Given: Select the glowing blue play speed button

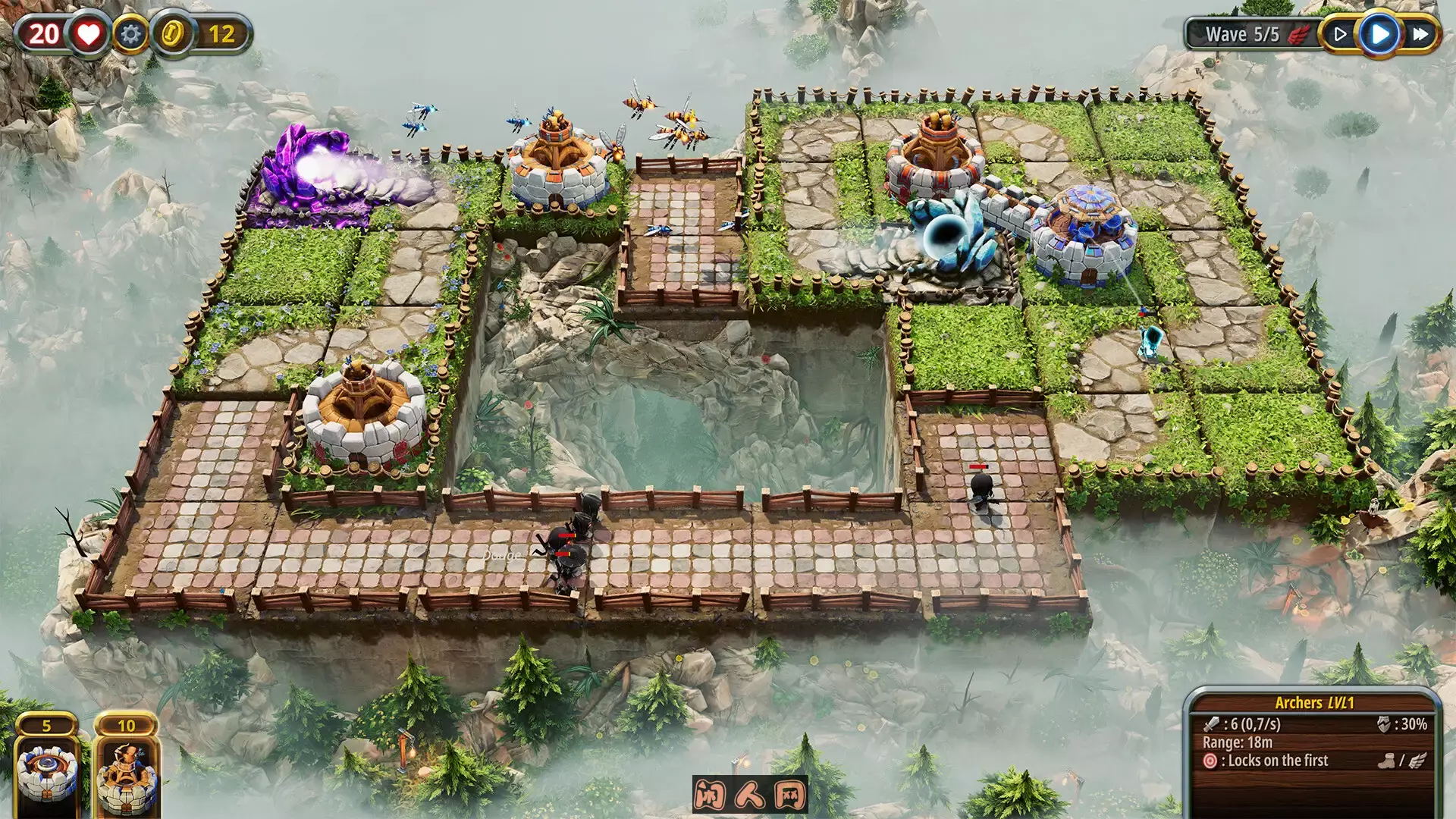Looking at the screenshot, I should pyautogui.click(x=1379, y=34).
